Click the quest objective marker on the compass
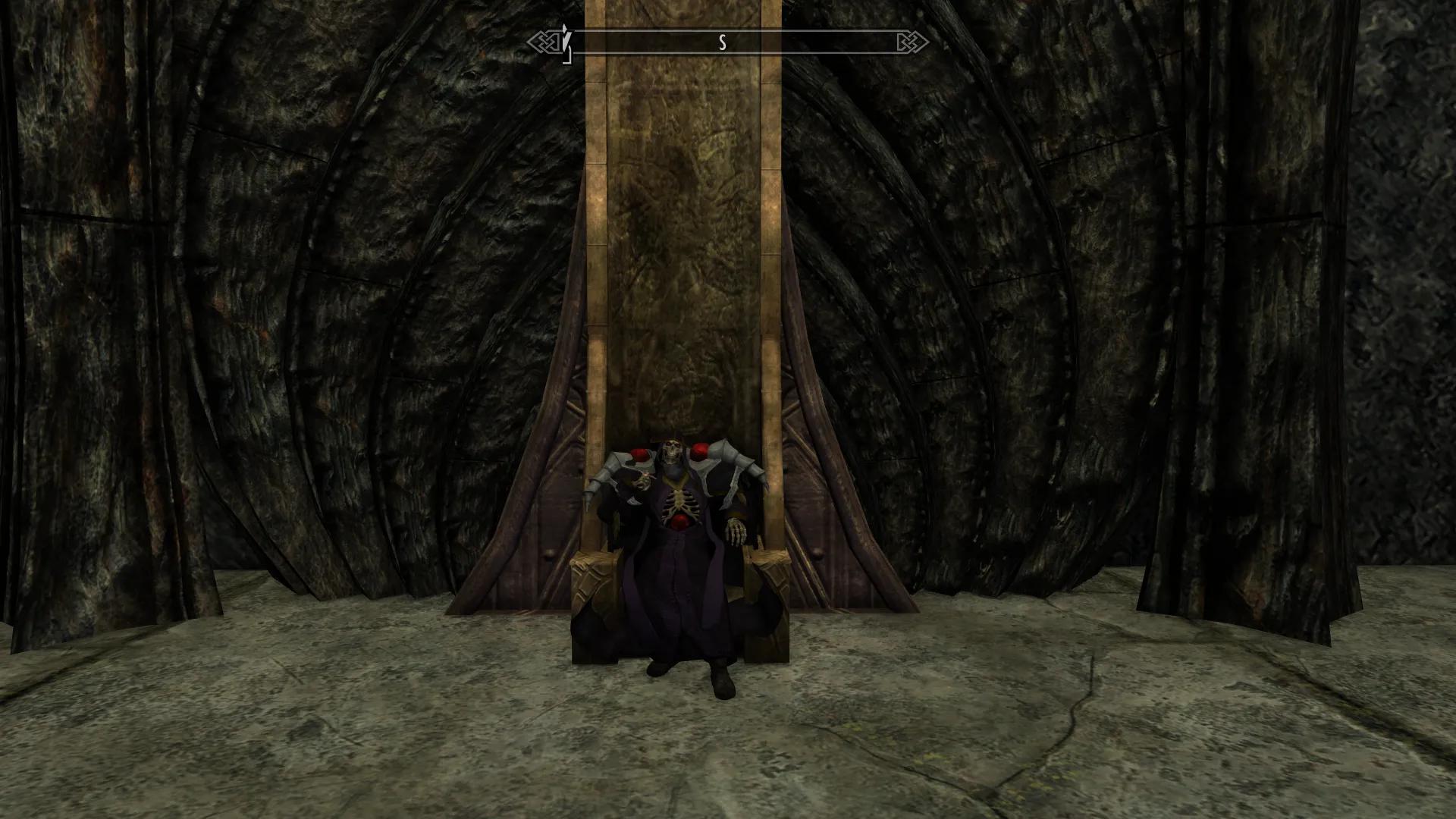 point(566,39)
